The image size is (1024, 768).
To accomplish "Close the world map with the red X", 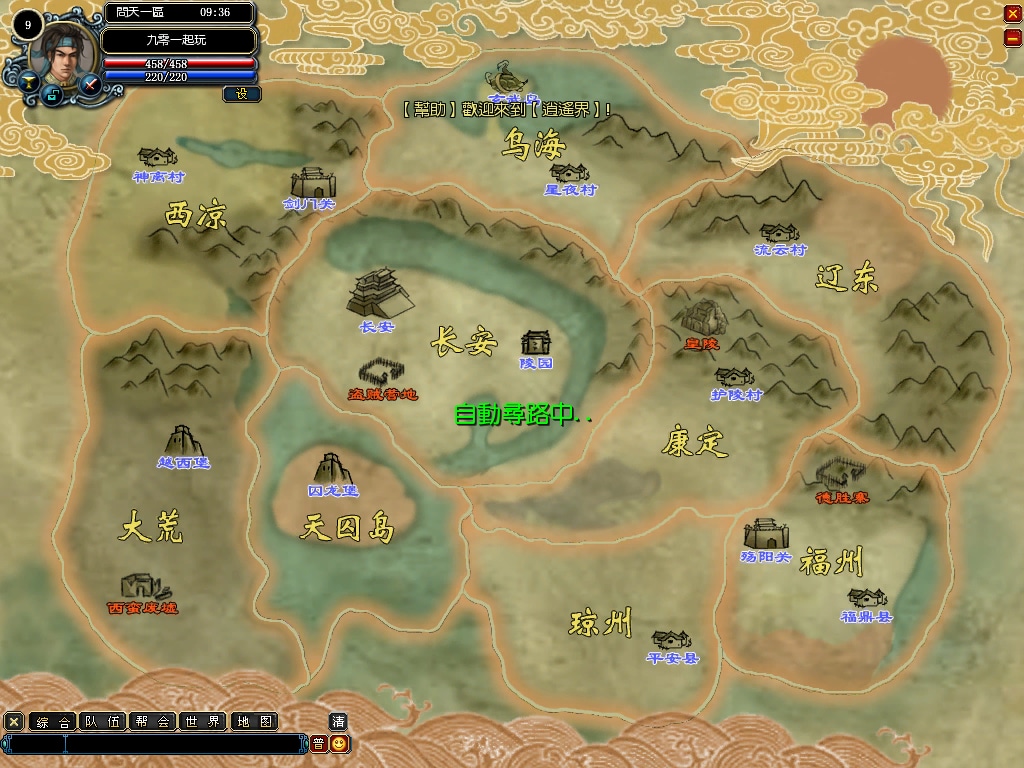I will [x=1011, y=14].
